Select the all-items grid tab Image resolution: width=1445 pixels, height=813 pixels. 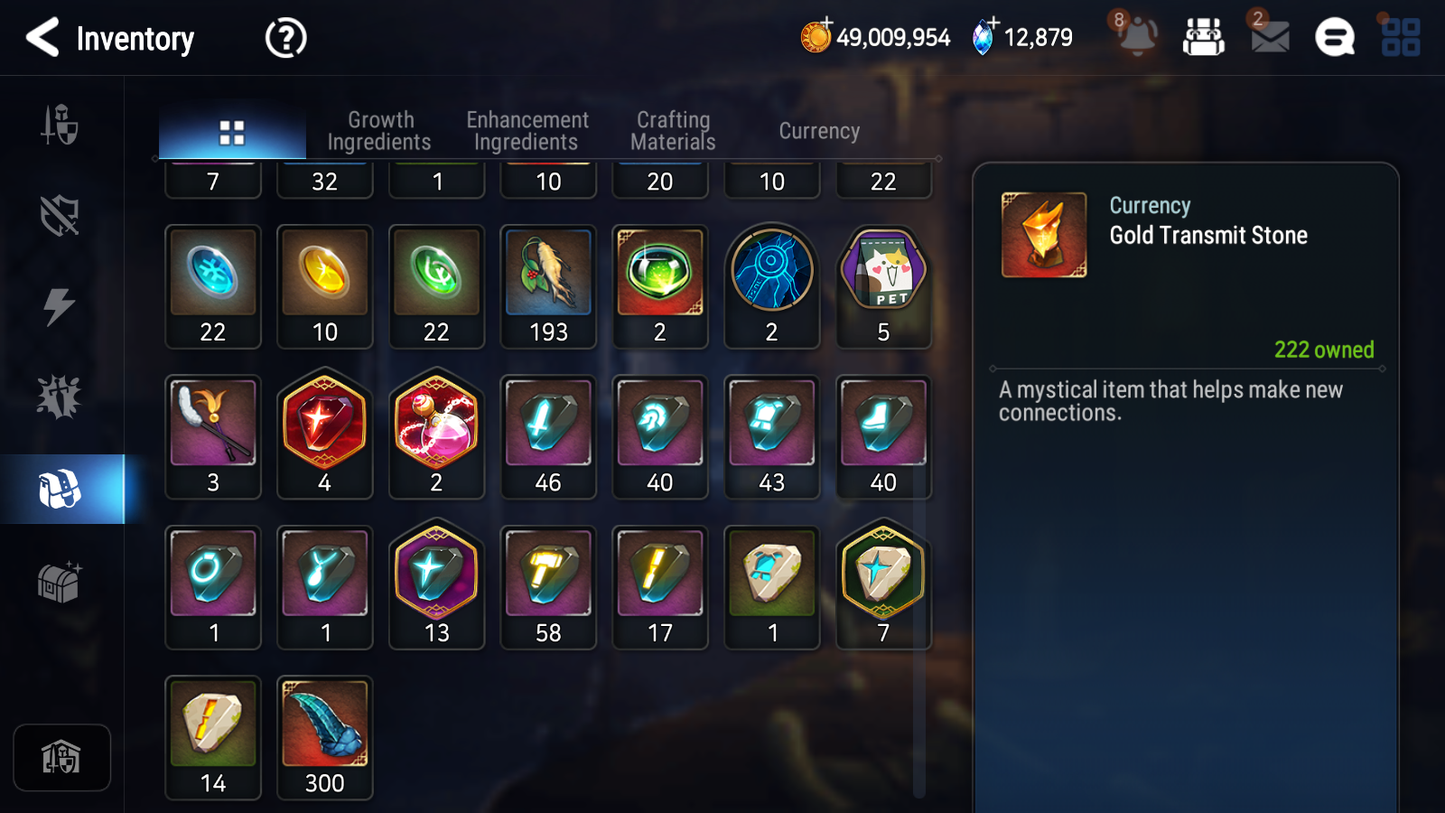click(232, 129)
